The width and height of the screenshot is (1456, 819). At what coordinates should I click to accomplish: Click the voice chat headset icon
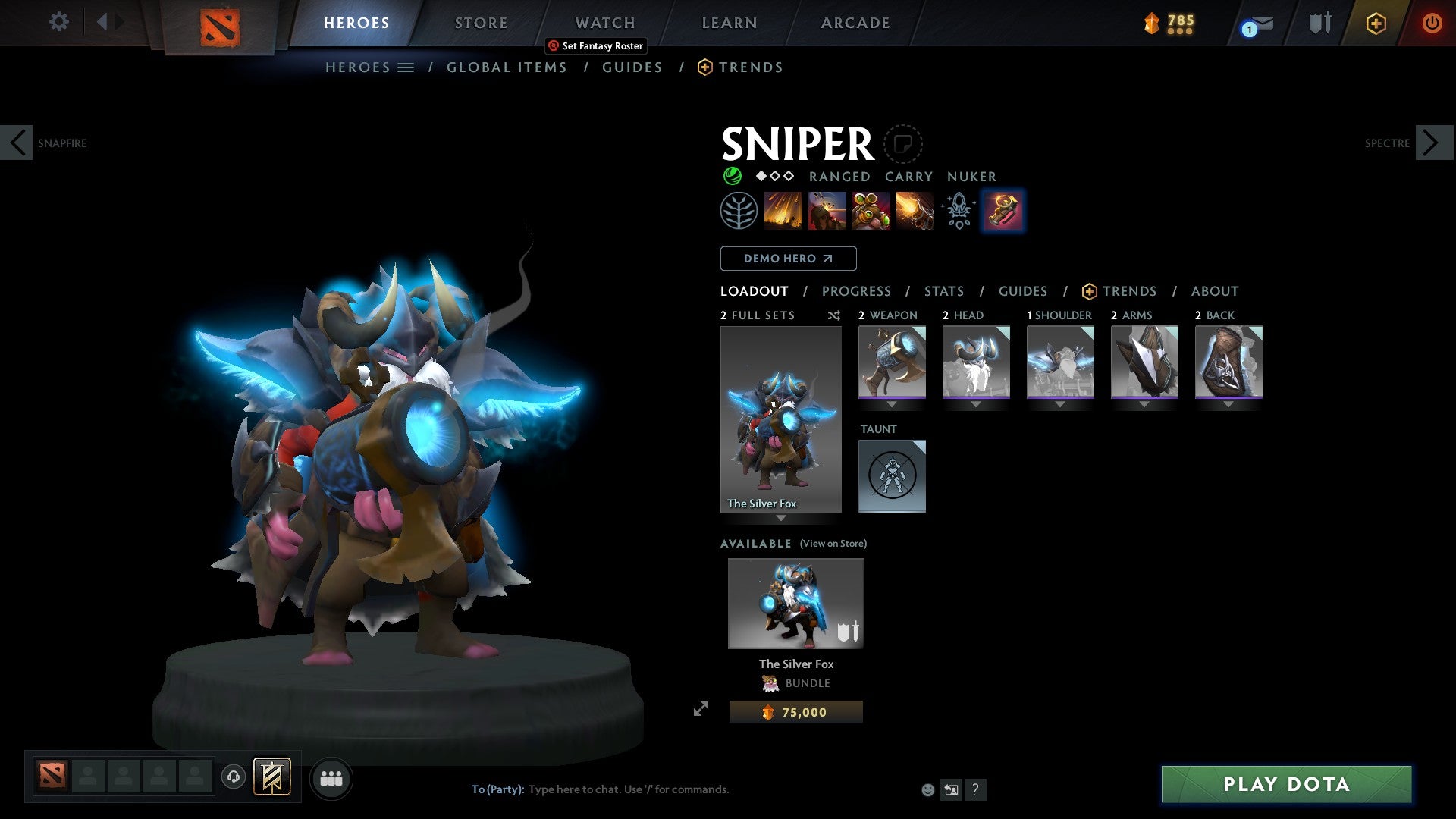233,777
